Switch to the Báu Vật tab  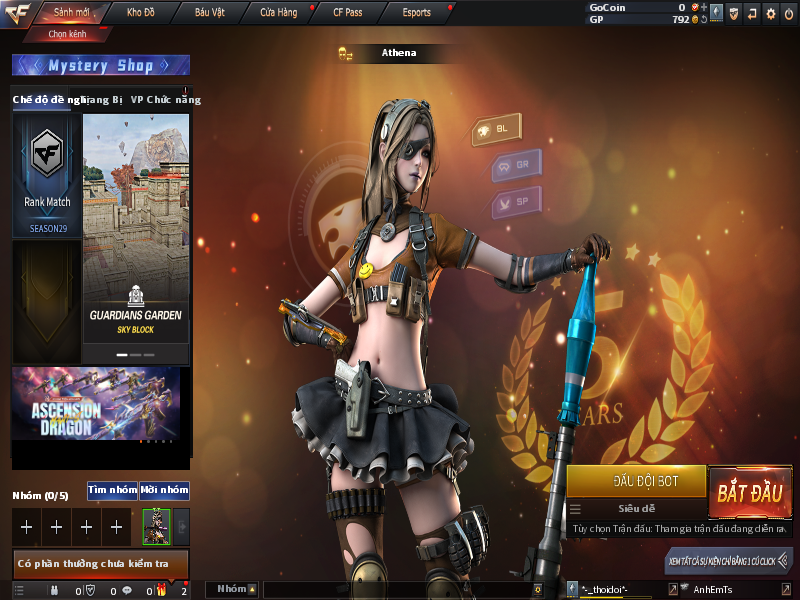(x=210, y=12)
